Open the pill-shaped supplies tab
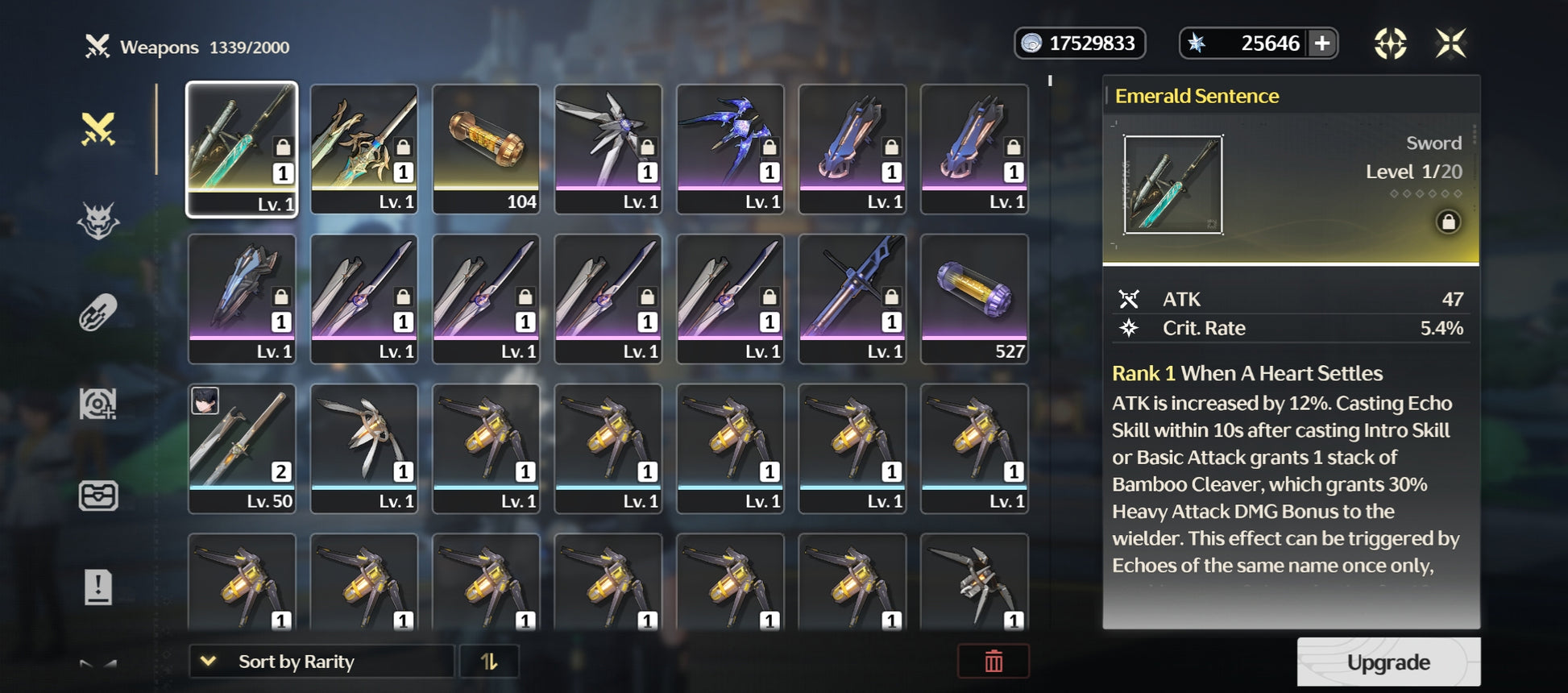Screen dimensions: 1568x693 point(98,313)
